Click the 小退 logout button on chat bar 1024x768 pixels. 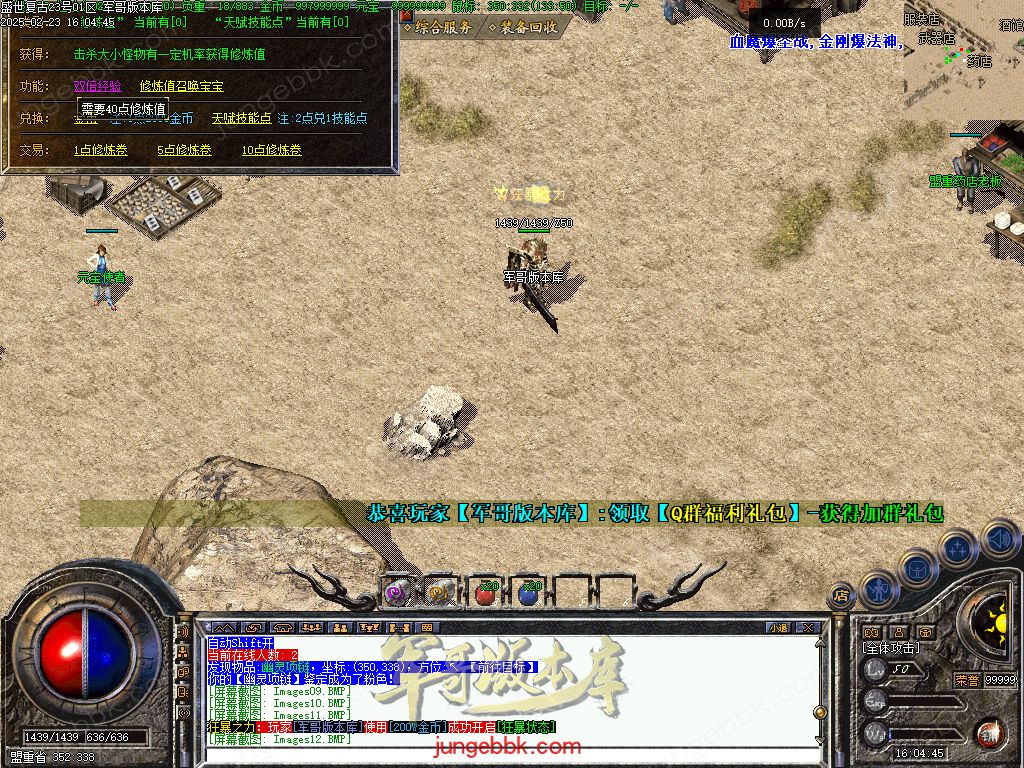(778, 628)
